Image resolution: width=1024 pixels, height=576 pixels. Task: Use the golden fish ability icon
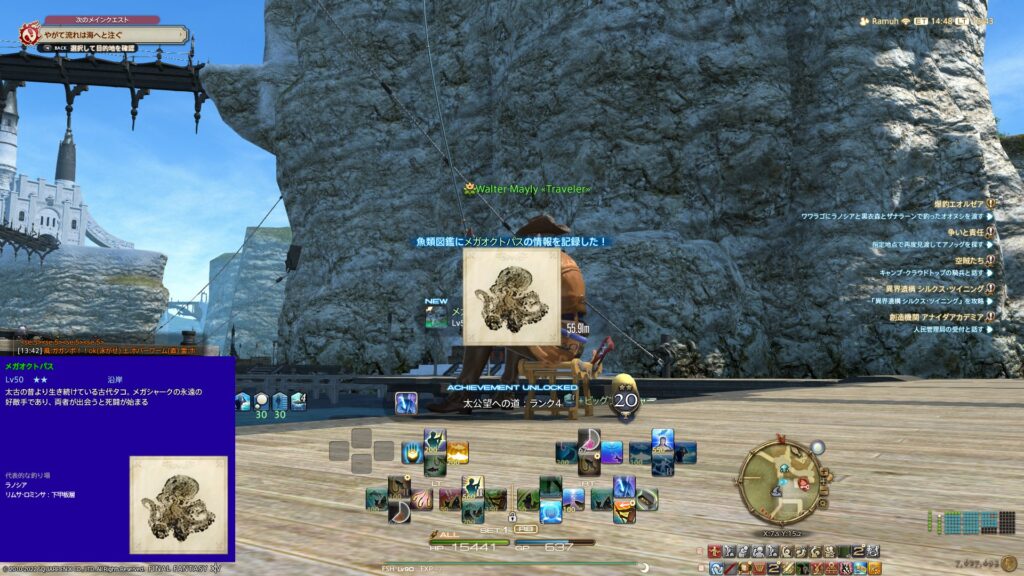click(x=458, y=452)
